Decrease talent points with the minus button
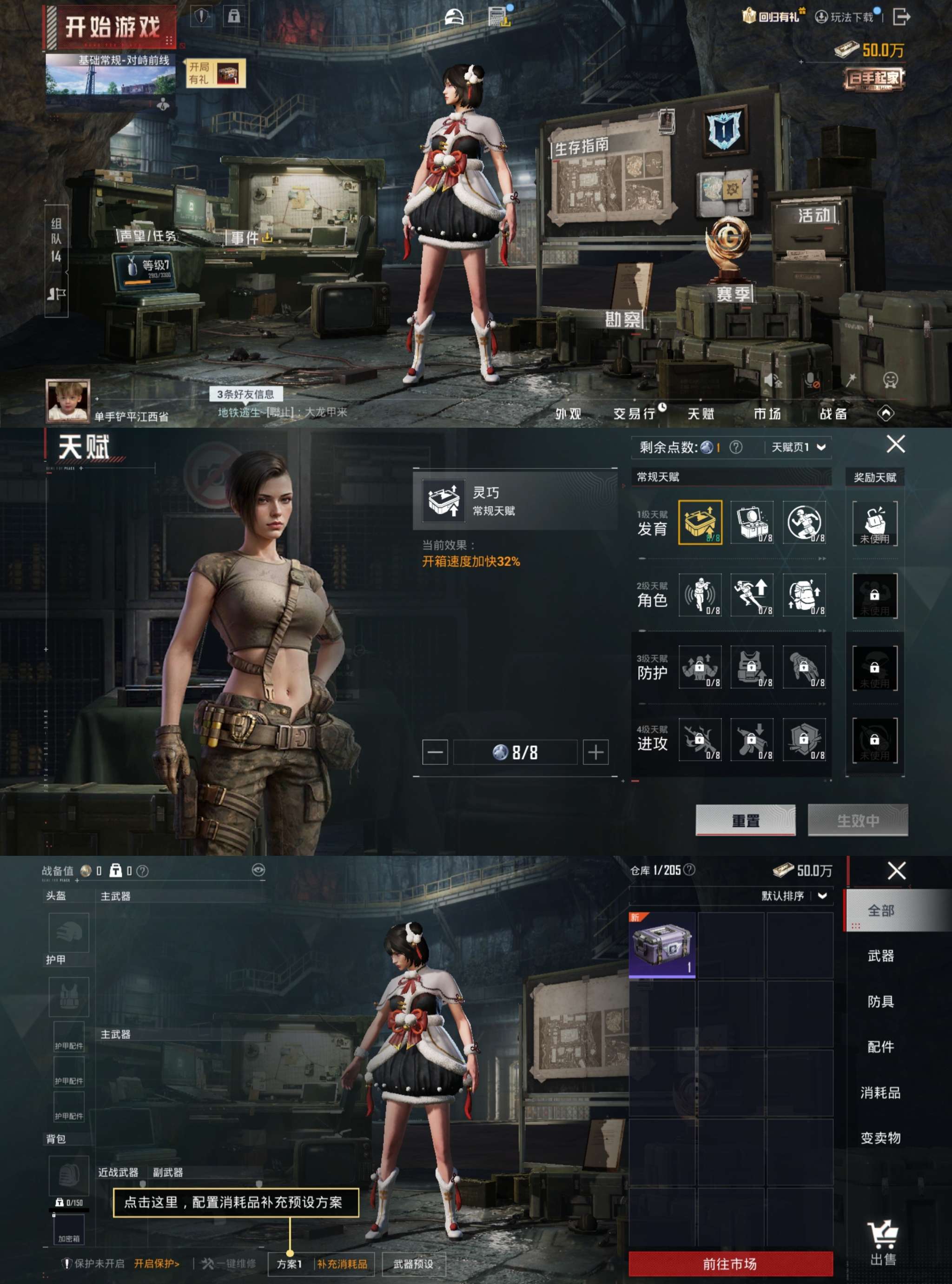 coord(435,752)
